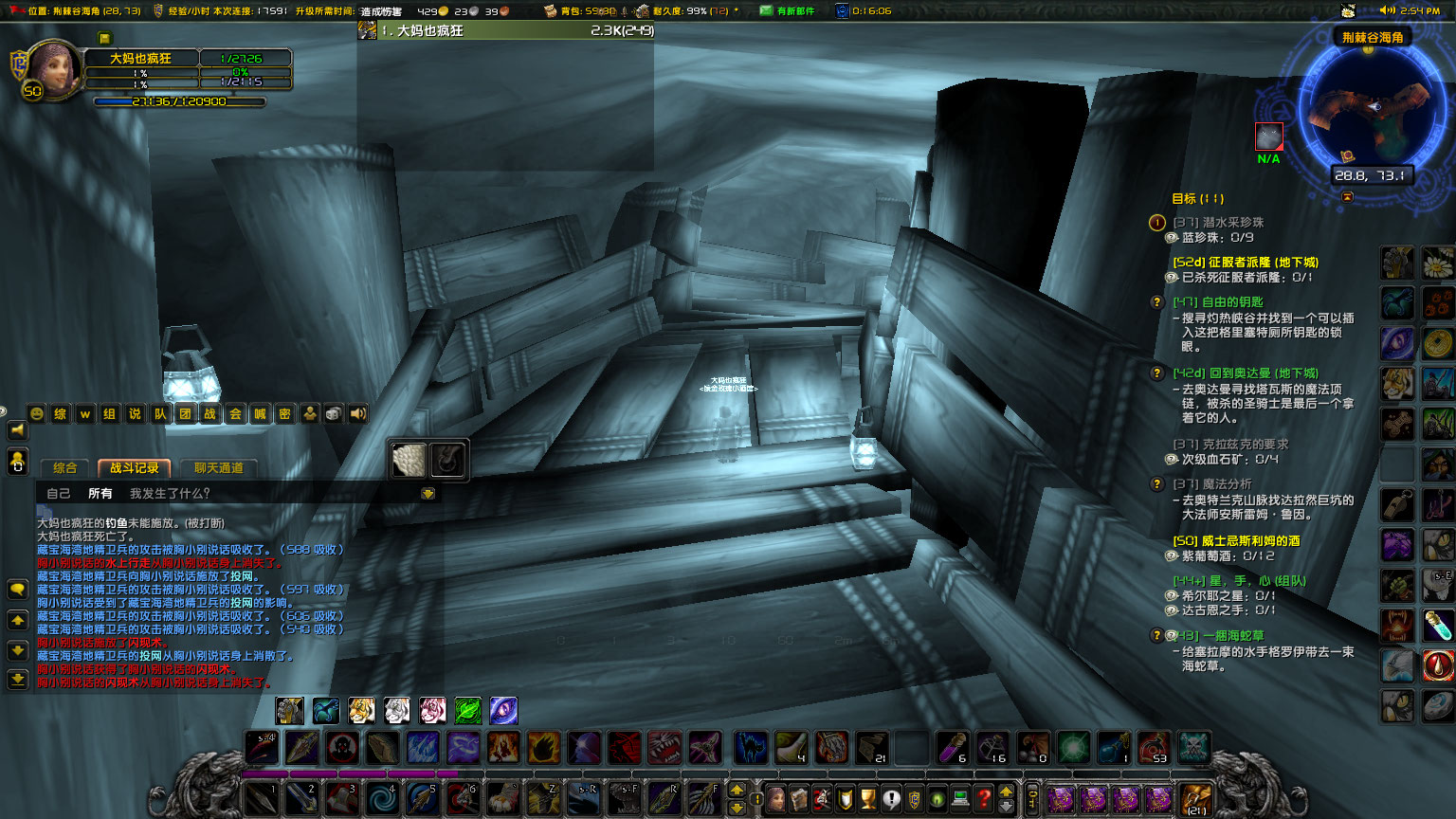Viewport: 1456px width, 819px height.
Task: Click the 我发生了什么 link in combat log
Action: [x=169, y=493]
